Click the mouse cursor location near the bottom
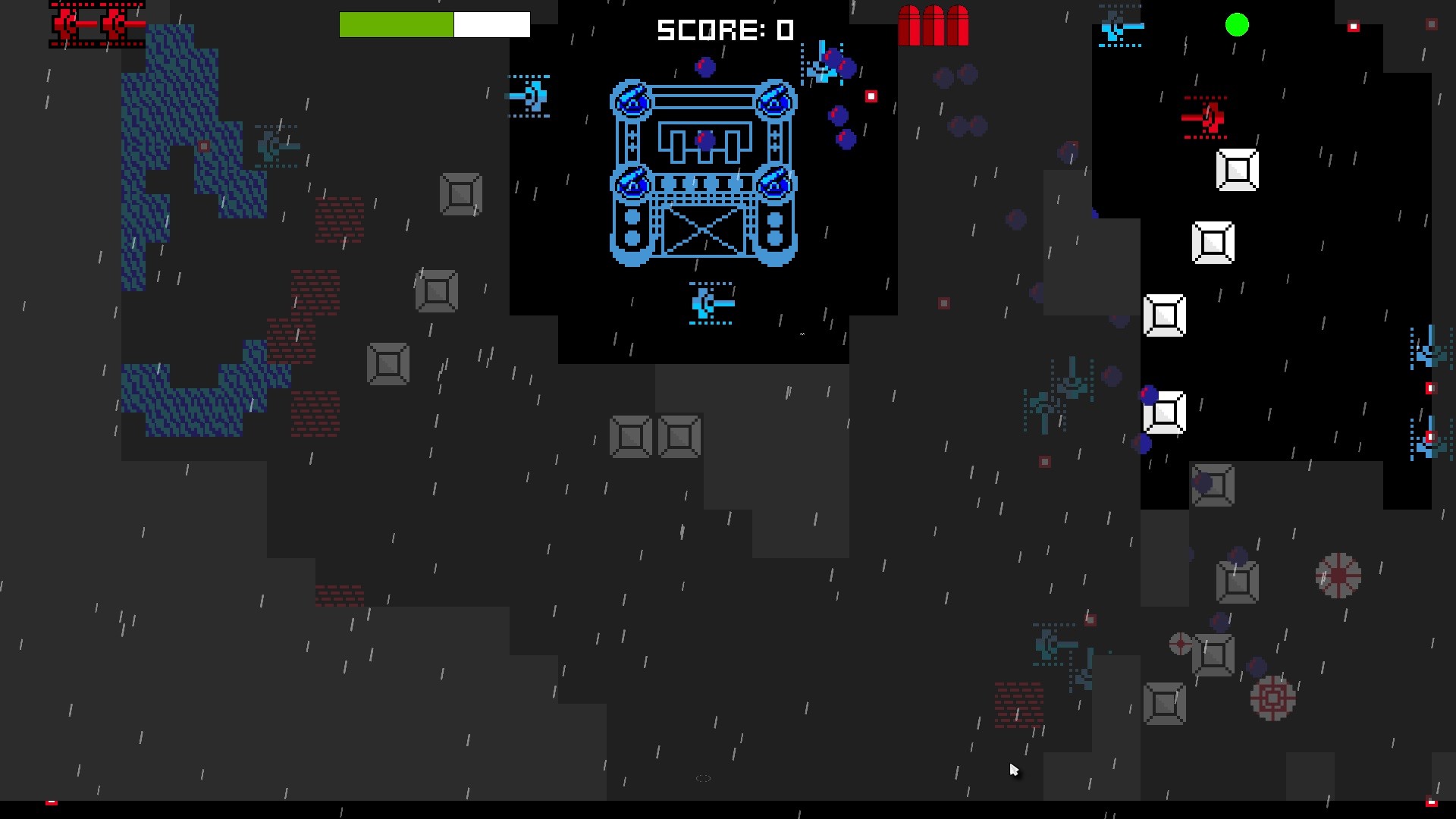Image resolution: width=1456 pixels, height=819 pixels. (1014, 770)
